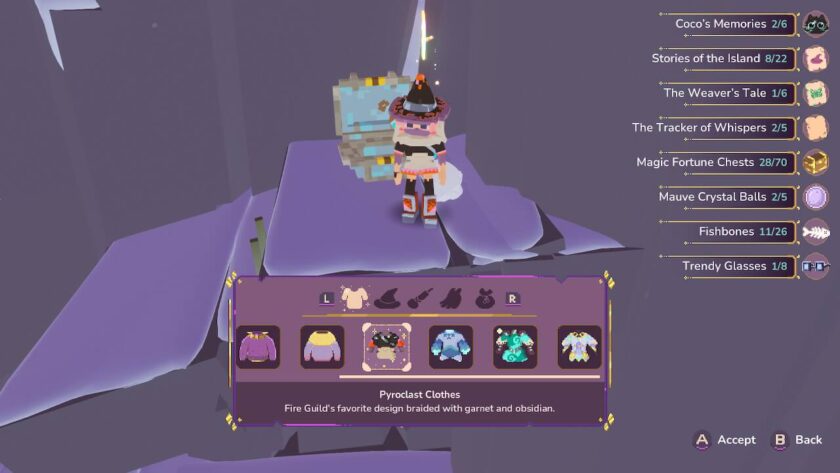Select the pouch bag category tab
Viewport: 840px width, 473px height.
click(486, 297)
